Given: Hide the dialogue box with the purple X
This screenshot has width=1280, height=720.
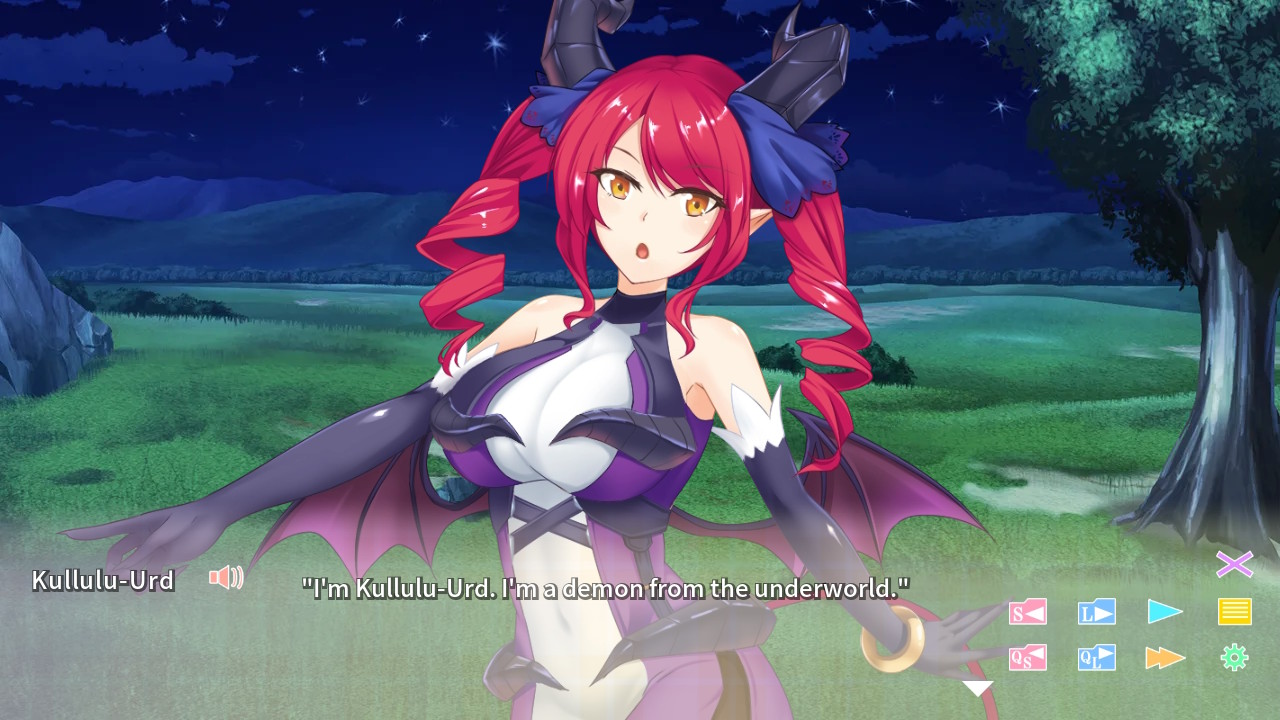Looking at the screenshot, I should [x=1237, y=566].
